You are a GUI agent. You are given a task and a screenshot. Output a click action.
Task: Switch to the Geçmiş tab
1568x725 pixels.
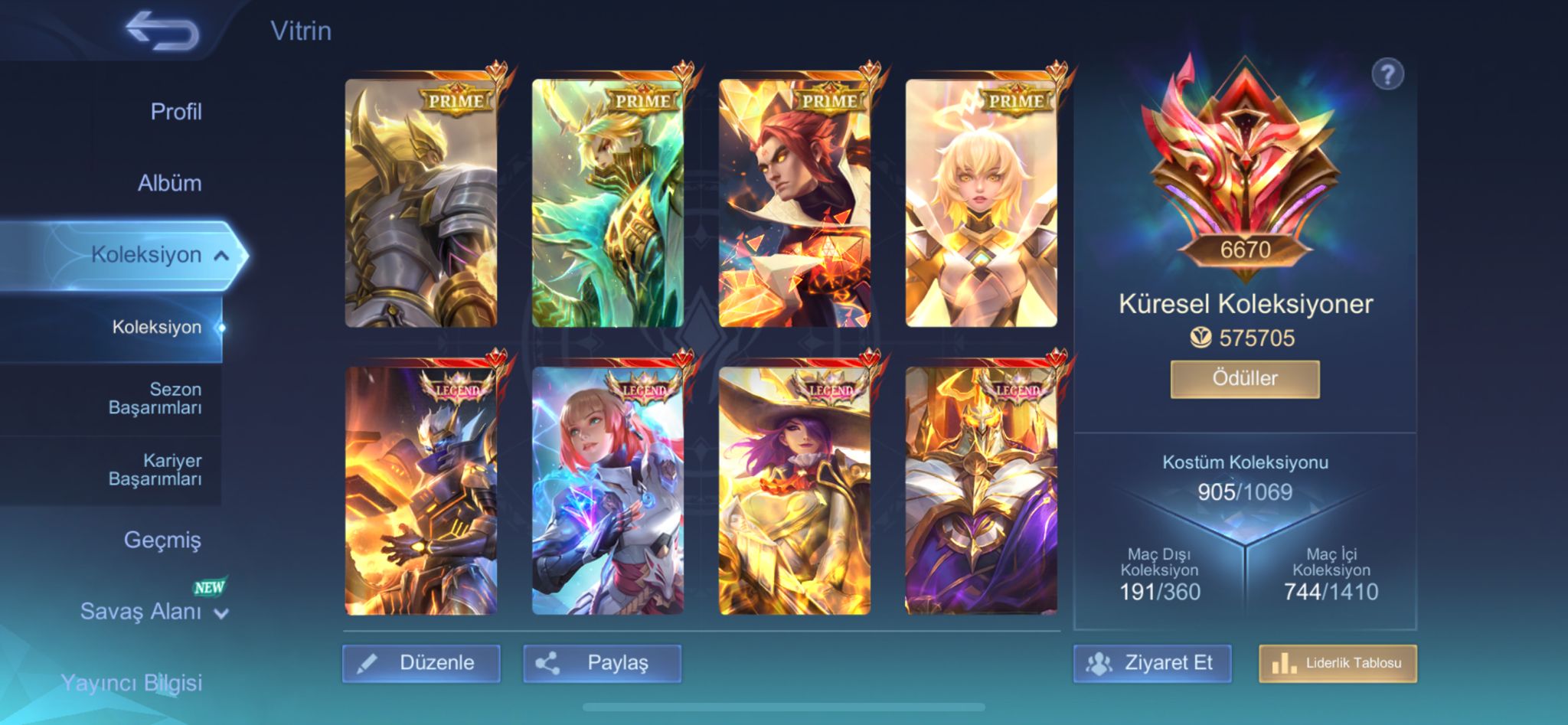(162, 540)
